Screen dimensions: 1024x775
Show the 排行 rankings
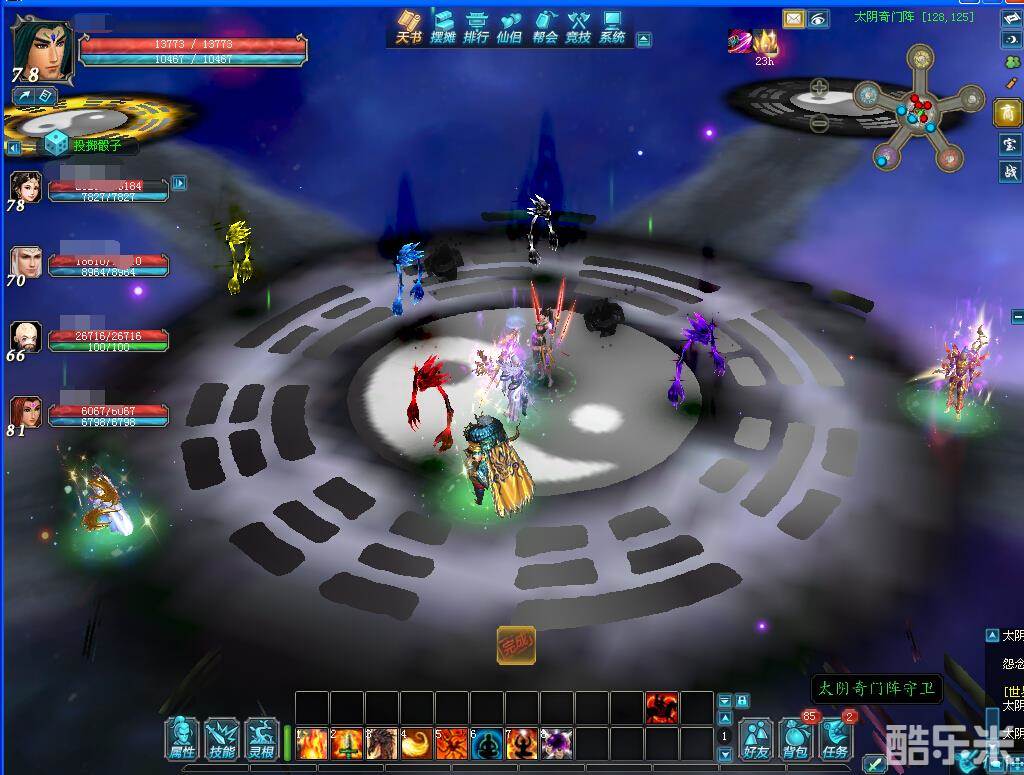click(477, 27)
